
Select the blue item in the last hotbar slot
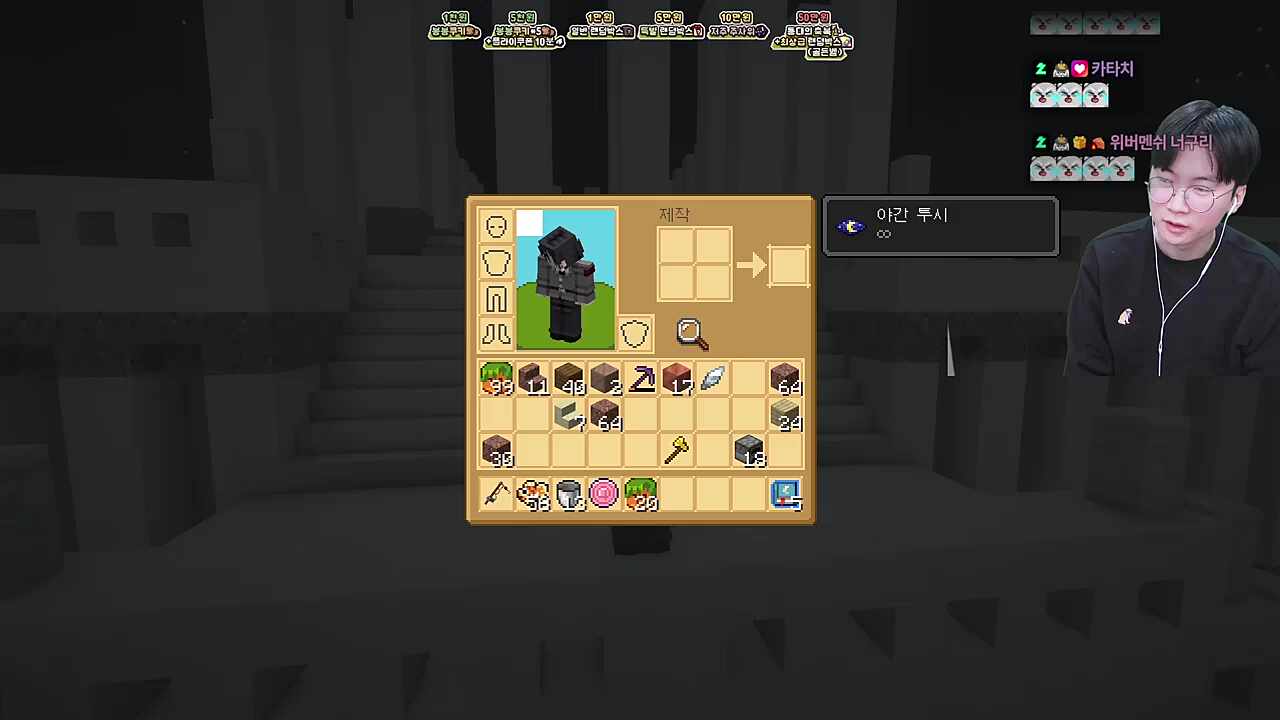(x=786, y=495)
